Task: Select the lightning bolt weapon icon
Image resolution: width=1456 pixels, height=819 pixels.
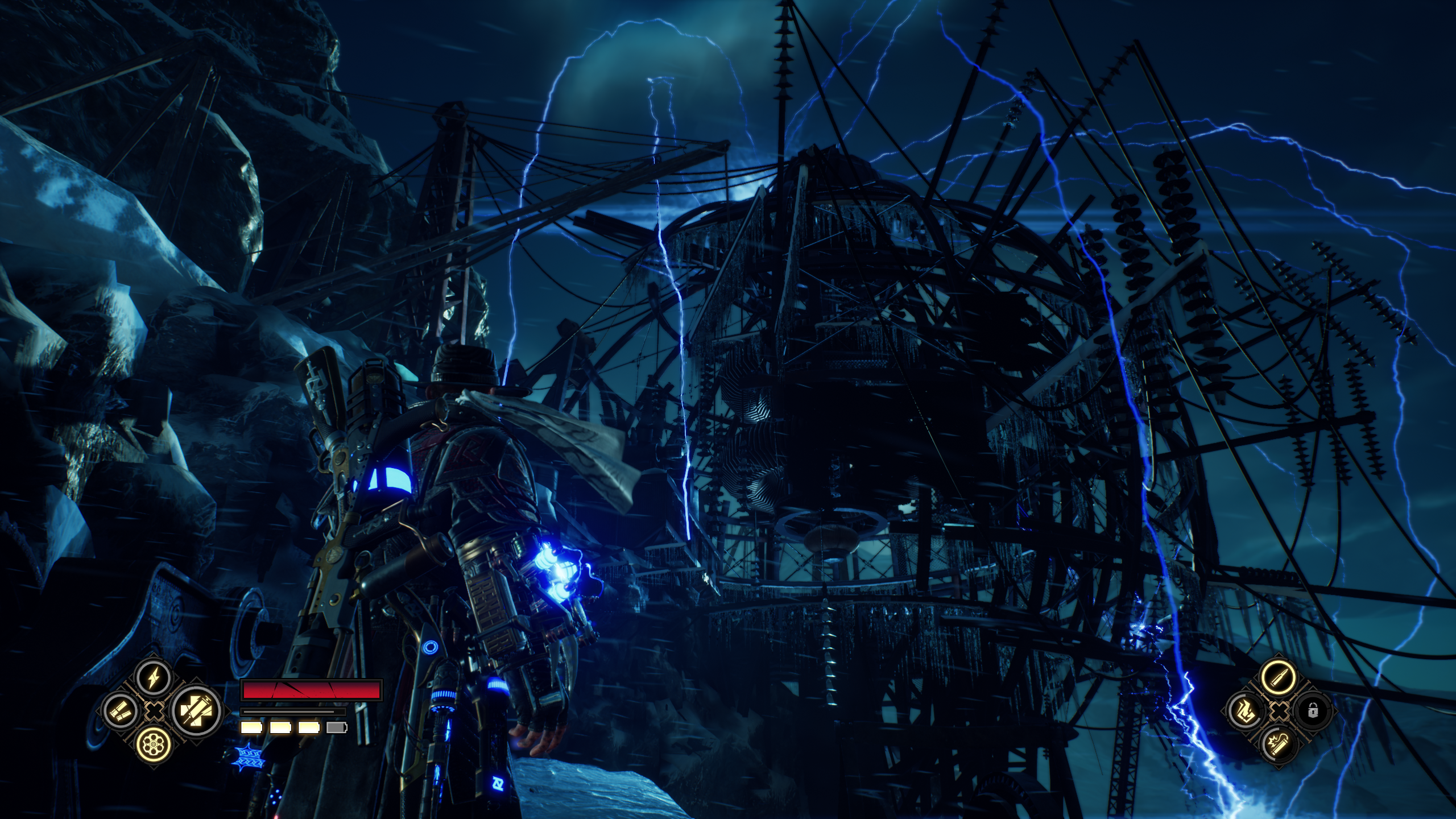Action: (x=154, y=678)
